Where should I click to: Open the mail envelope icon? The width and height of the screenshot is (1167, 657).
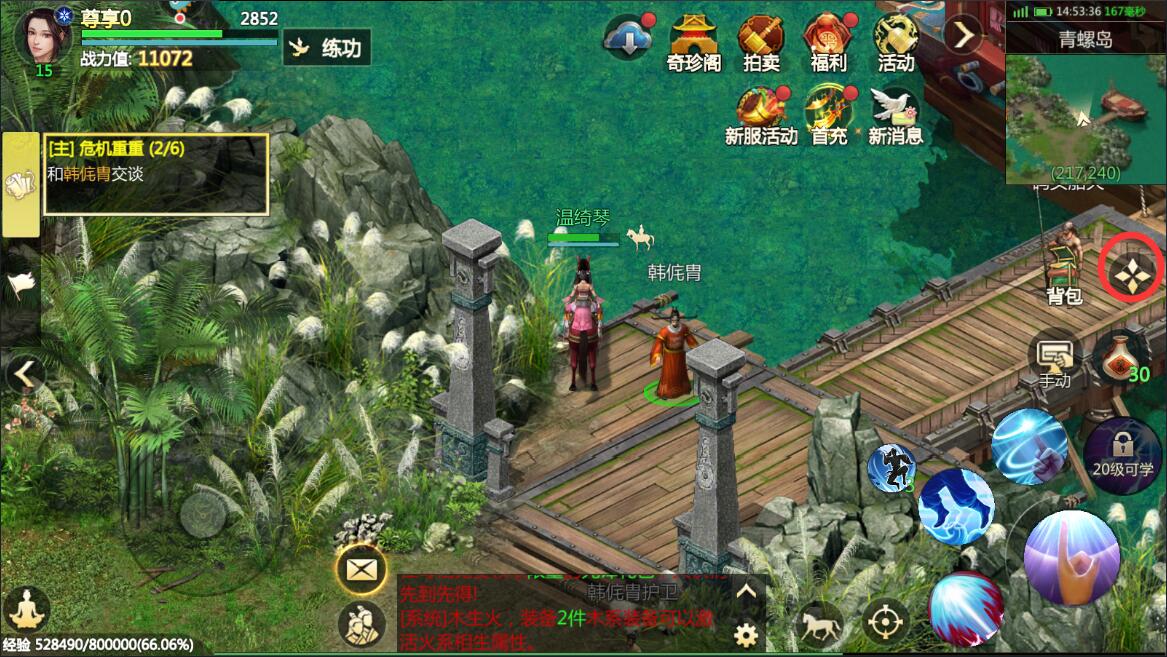(359, 570)
